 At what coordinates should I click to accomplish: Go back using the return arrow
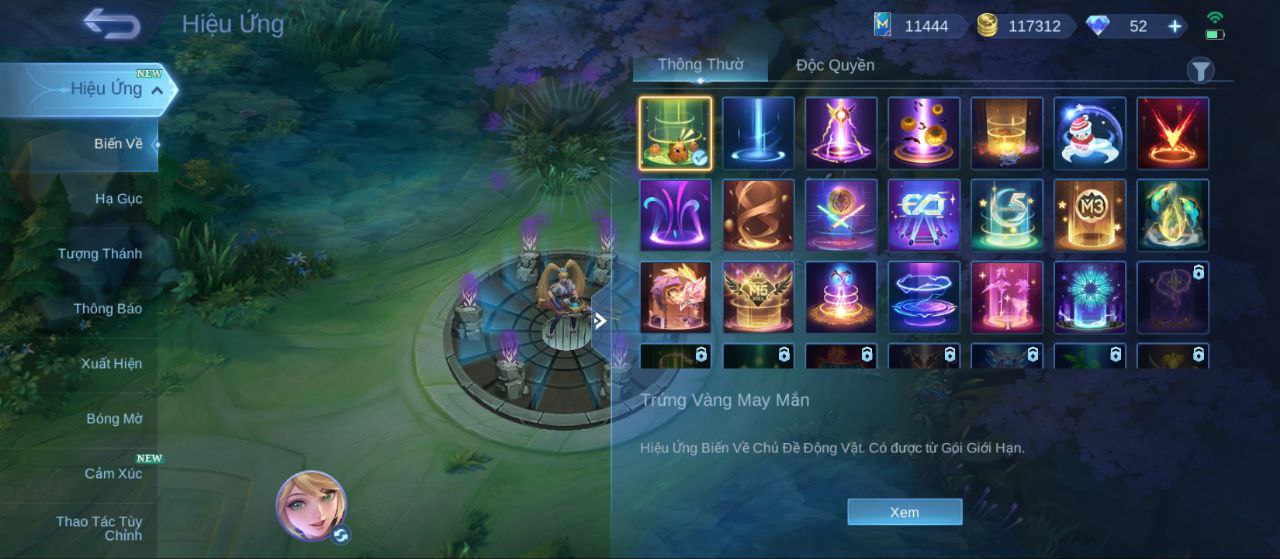(x=111, y=24)
